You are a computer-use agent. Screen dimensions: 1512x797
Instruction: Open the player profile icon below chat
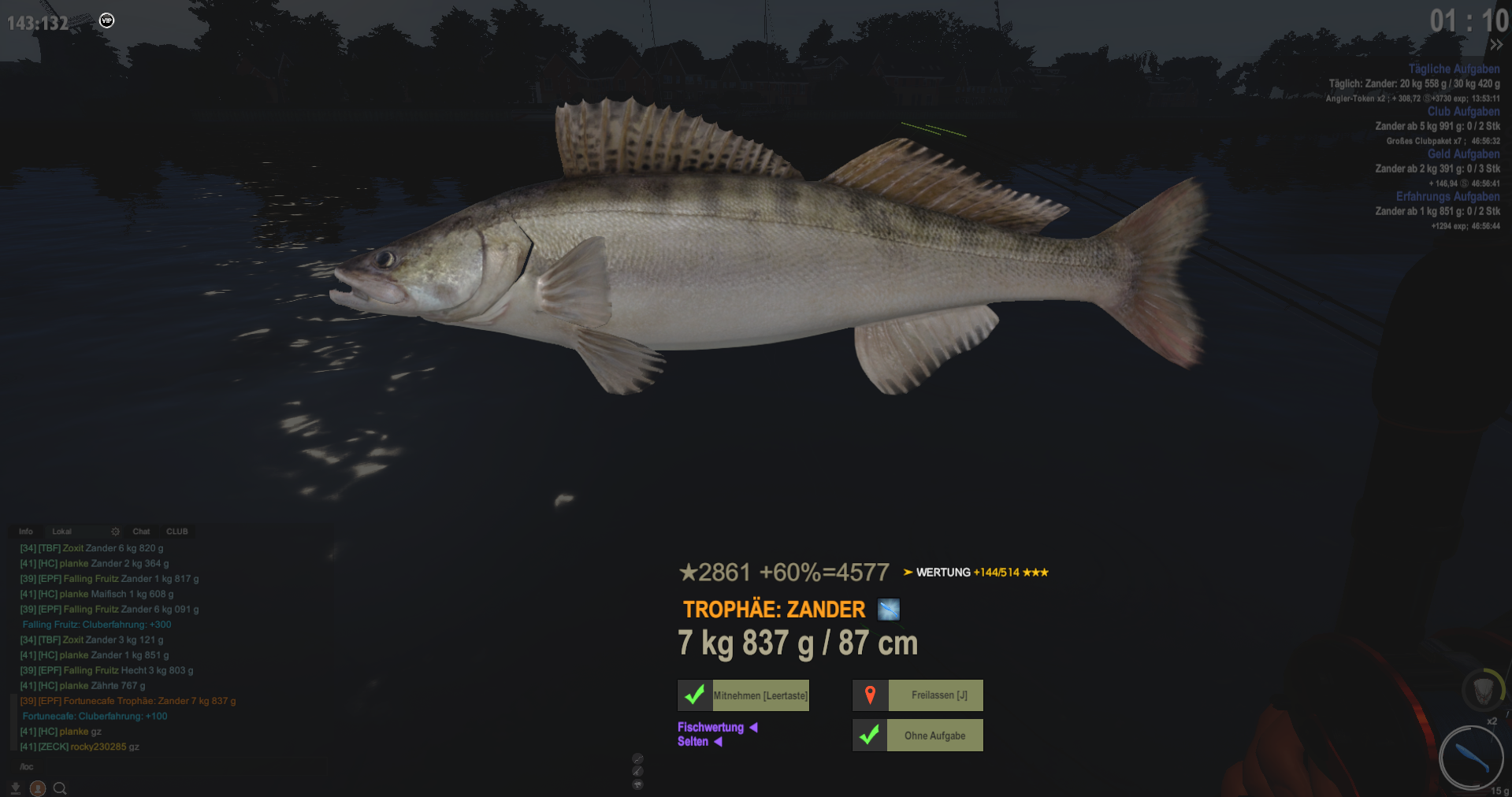click(37, 788)
